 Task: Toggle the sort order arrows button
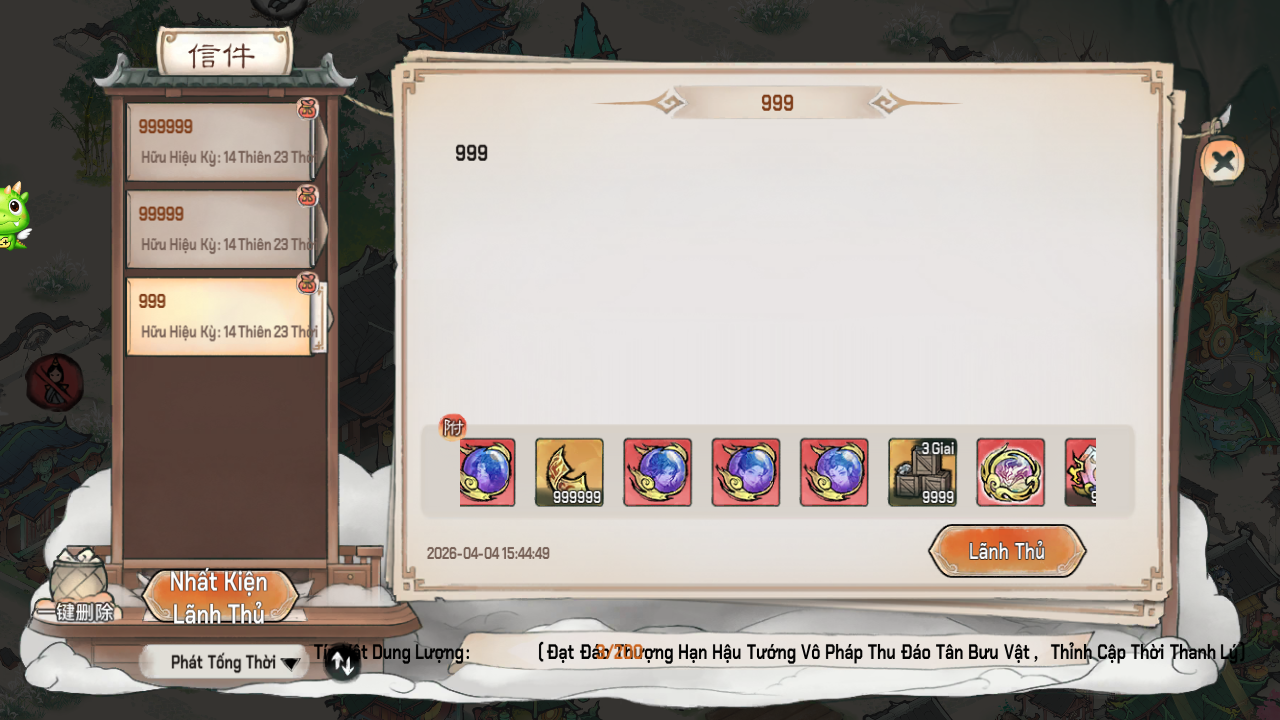point(342,662)
